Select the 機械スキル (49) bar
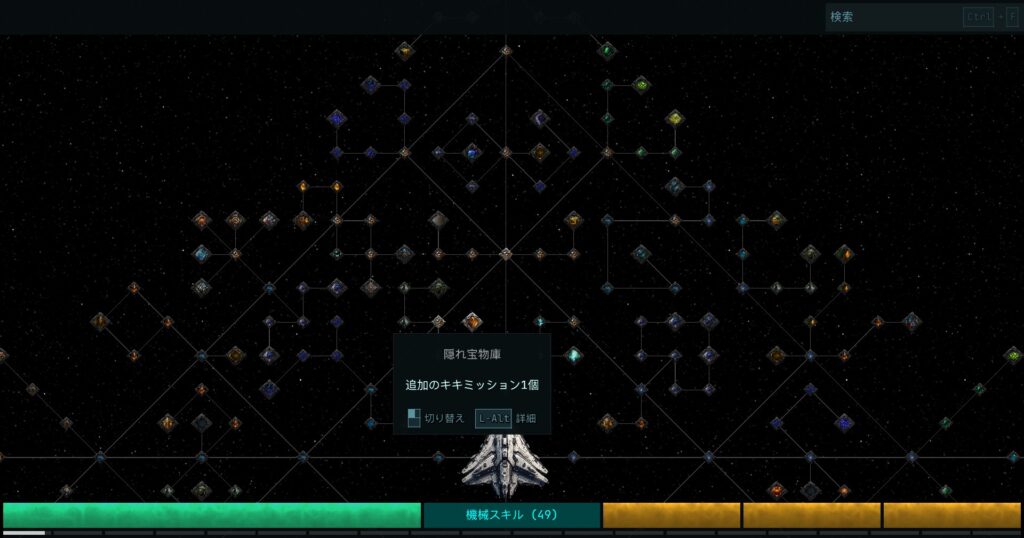 tap(511, 515)
